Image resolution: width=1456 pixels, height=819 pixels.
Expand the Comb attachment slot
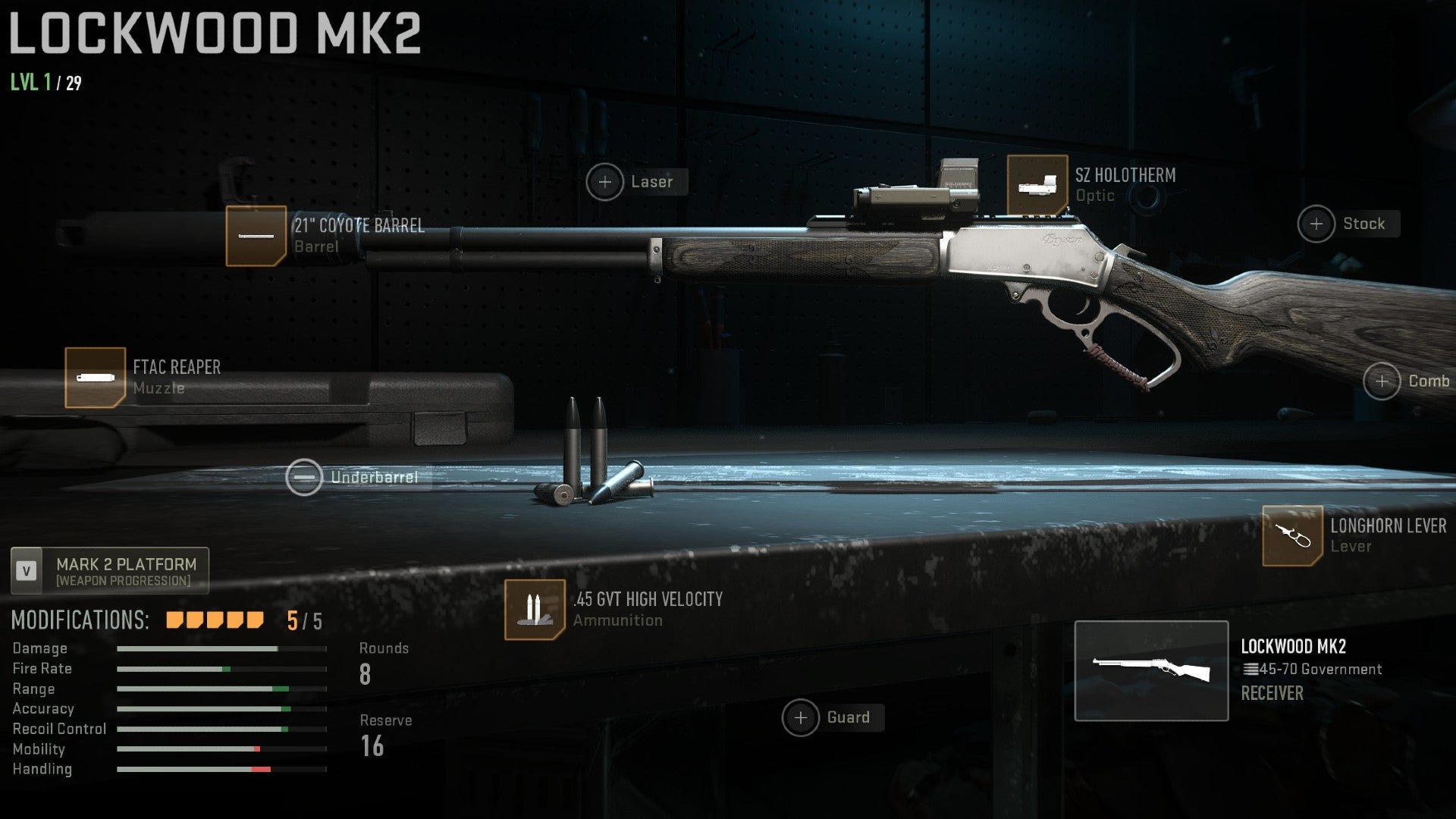[x=1383, y=381]
